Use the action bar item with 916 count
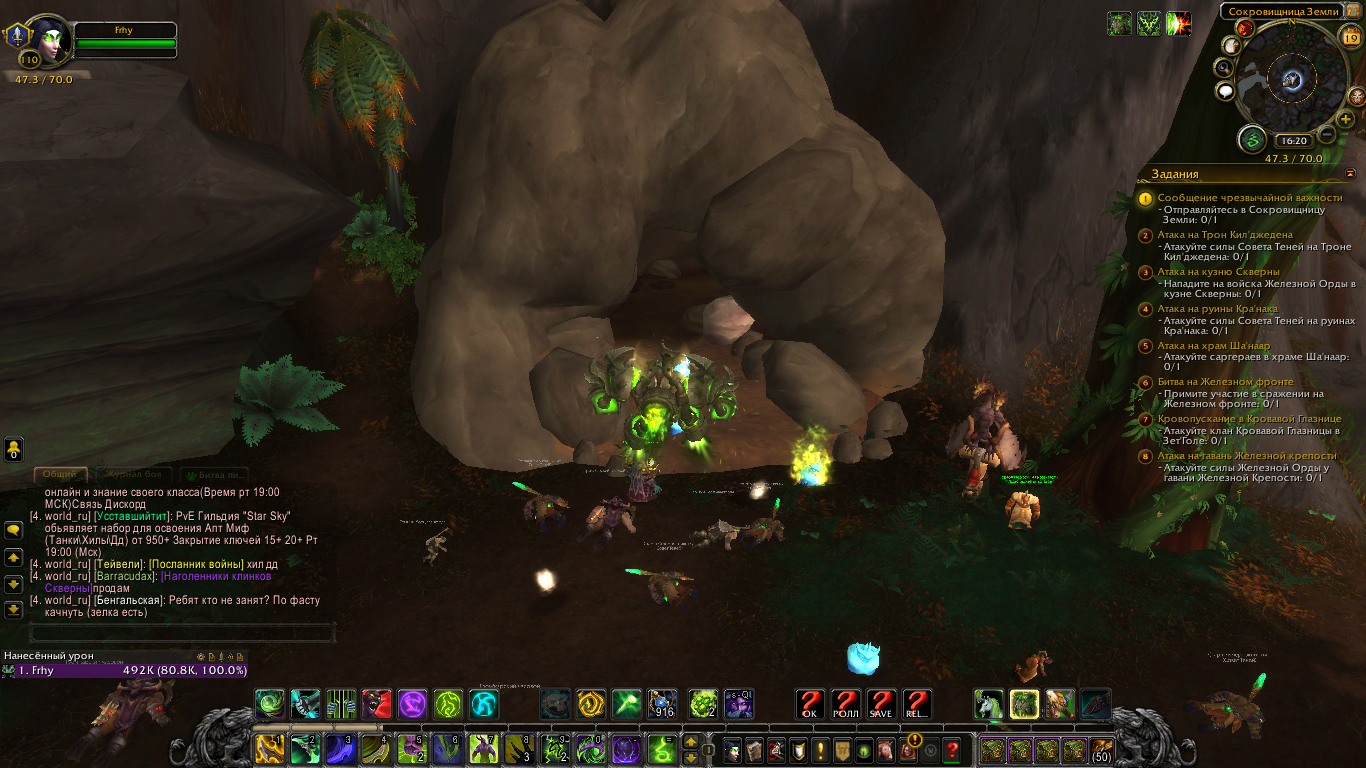Screen dimensions: 1366x768 662,704
